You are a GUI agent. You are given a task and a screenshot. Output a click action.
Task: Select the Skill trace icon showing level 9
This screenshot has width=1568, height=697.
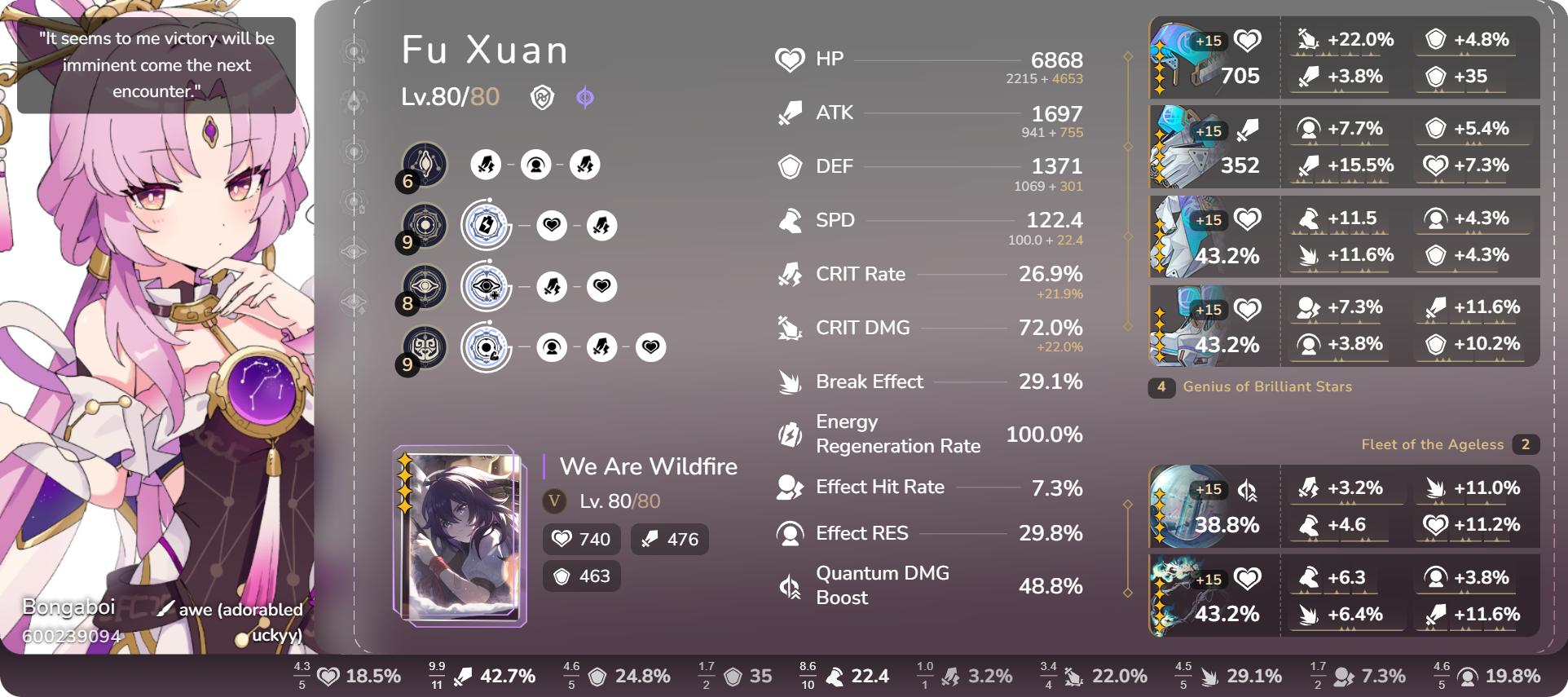[422, 225]
